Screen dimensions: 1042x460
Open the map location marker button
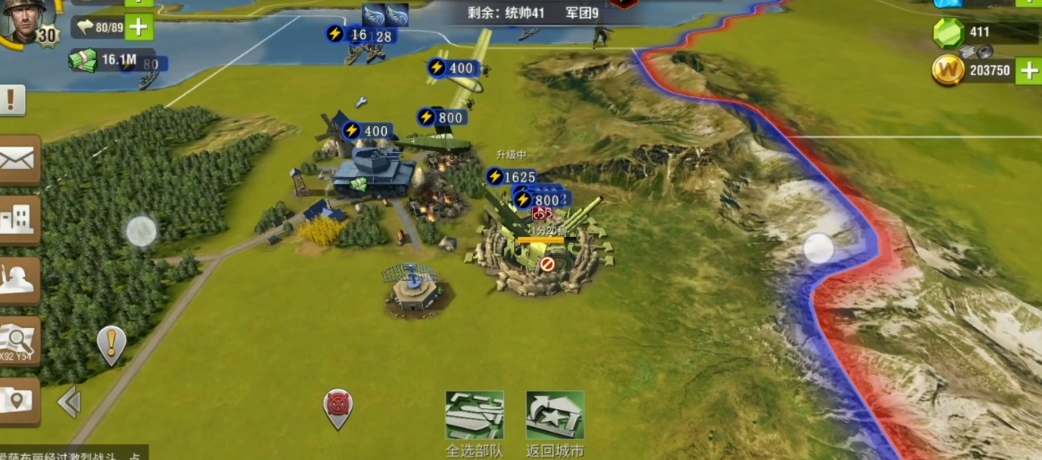point(18,400)
